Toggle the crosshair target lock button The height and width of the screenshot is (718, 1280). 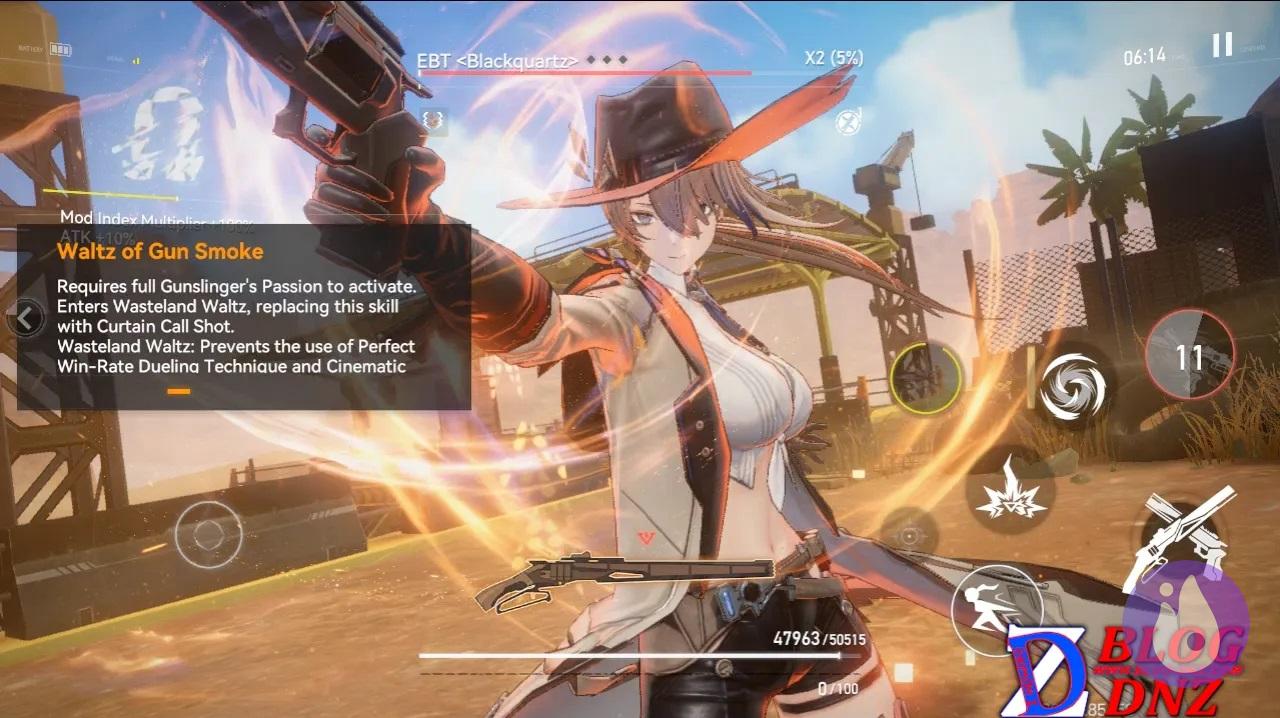click(x=908, y=536)
